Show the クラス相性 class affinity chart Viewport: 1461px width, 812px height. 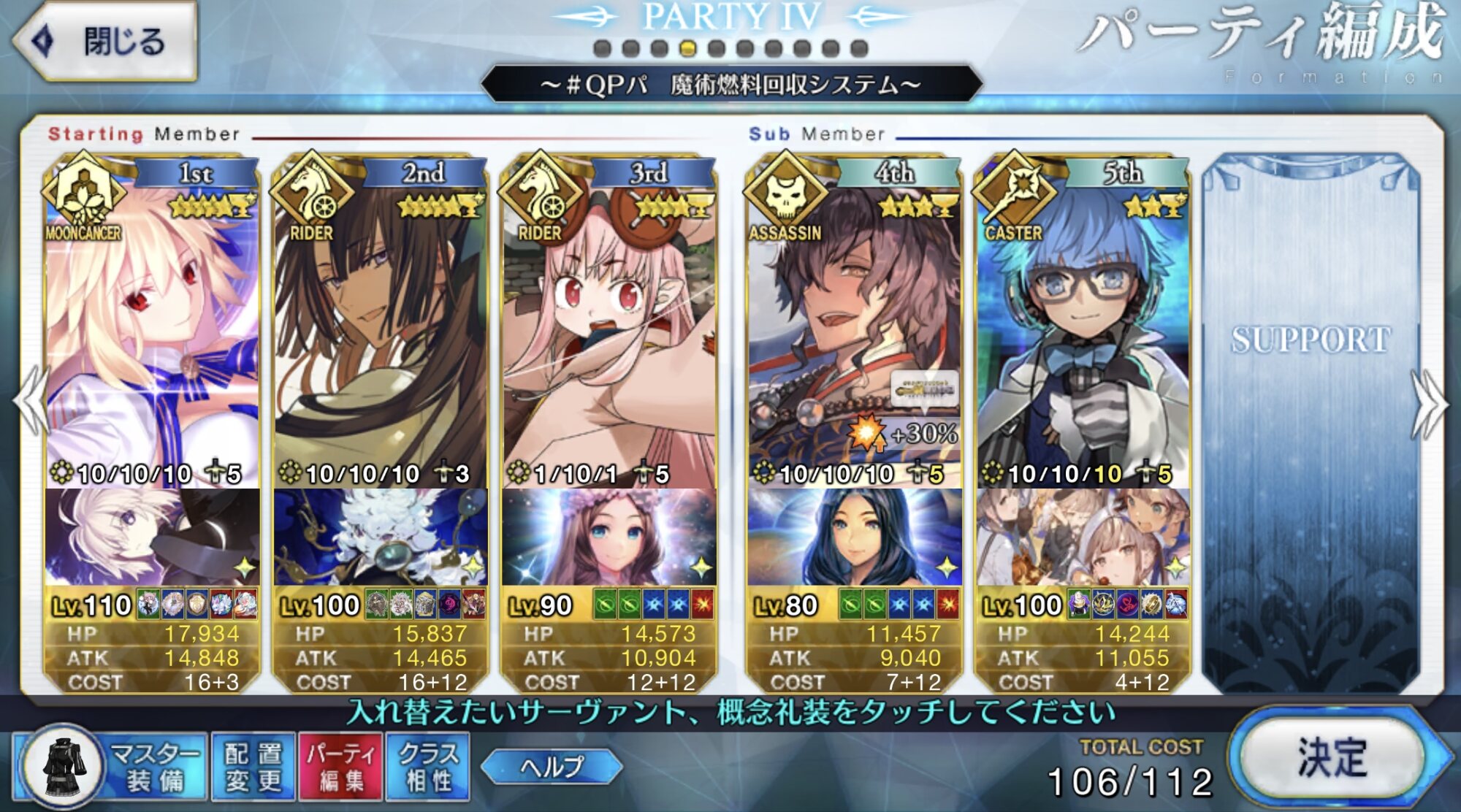pyautogui.click(x=429, y=767)
